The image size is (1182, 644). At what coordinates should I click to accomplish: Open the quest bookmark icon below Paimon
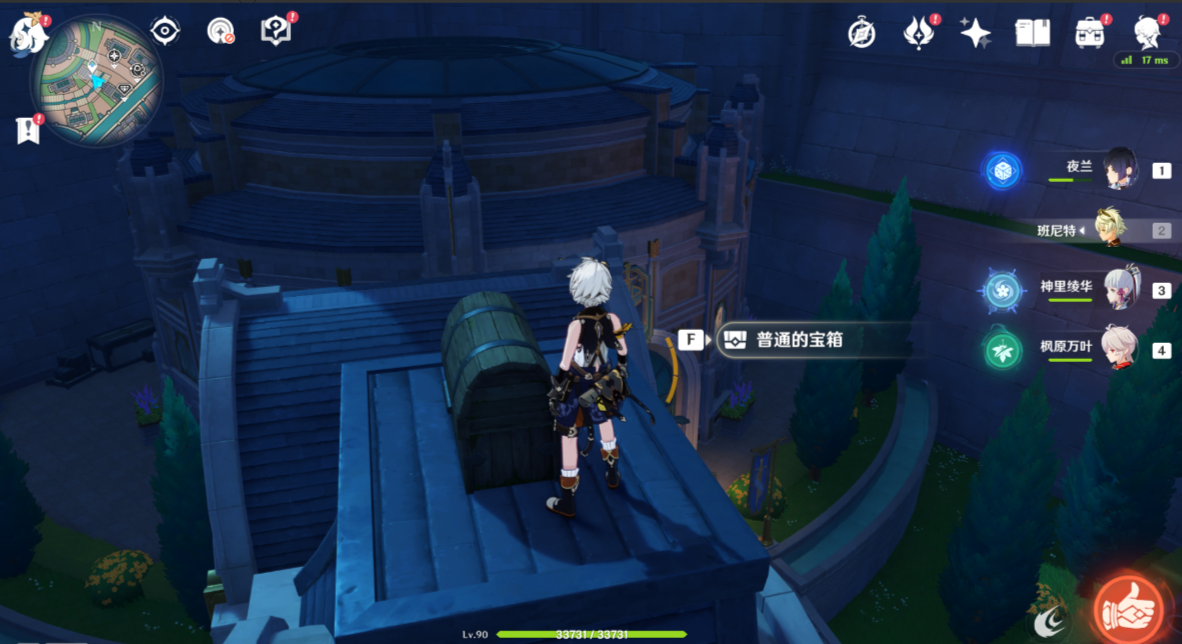[28, 129]
